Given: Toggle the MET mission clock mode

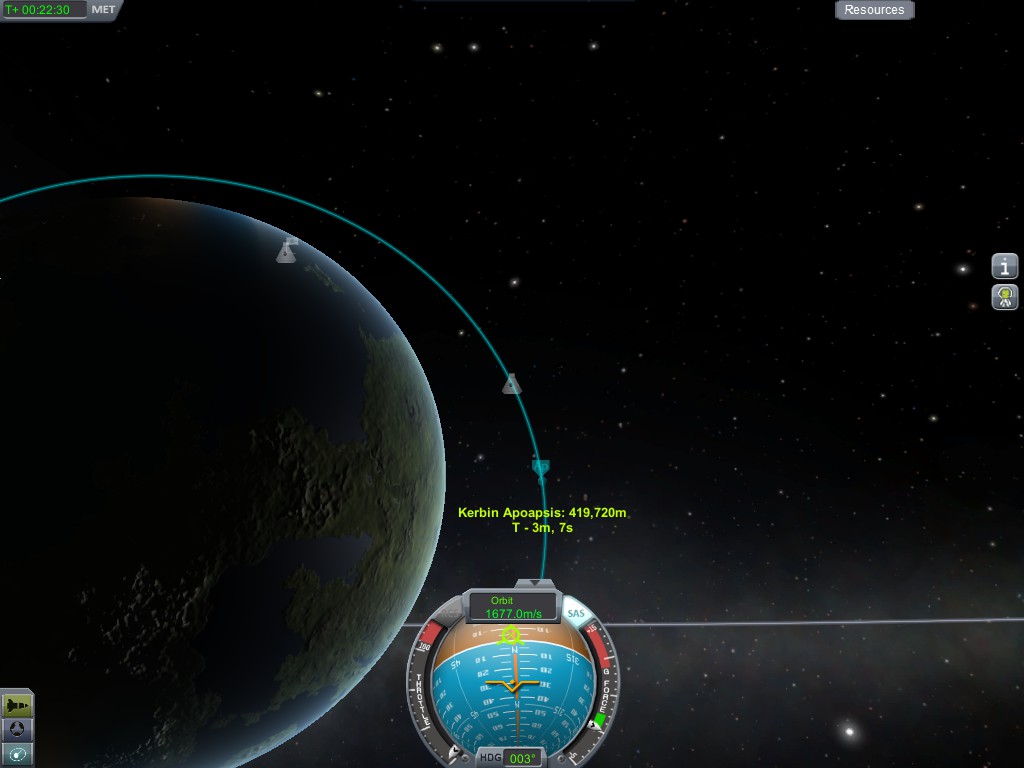Looking at the screenshot, I should [103, 9].
